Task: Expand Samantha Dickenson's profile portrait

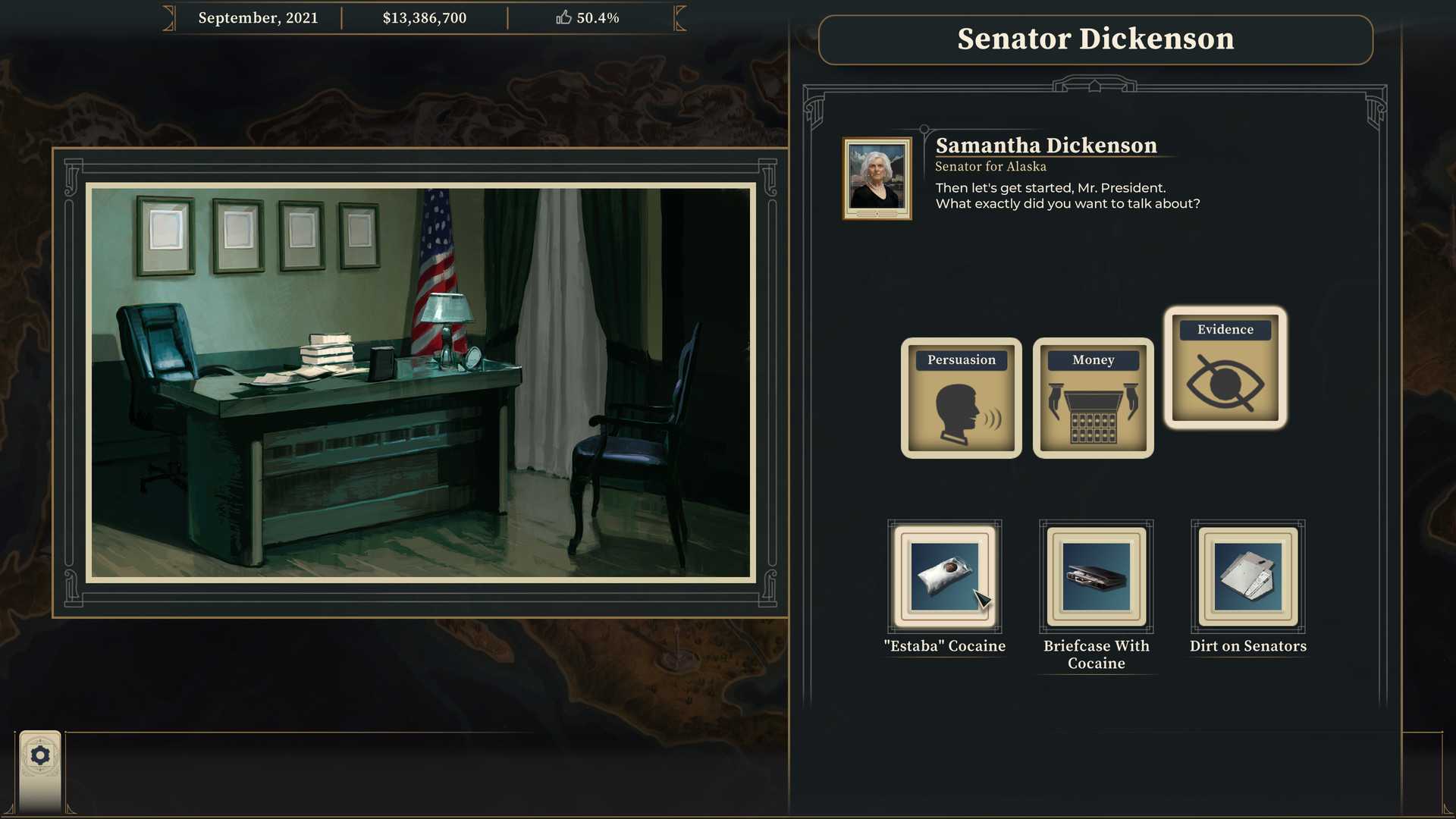Action: pos(877,177)
